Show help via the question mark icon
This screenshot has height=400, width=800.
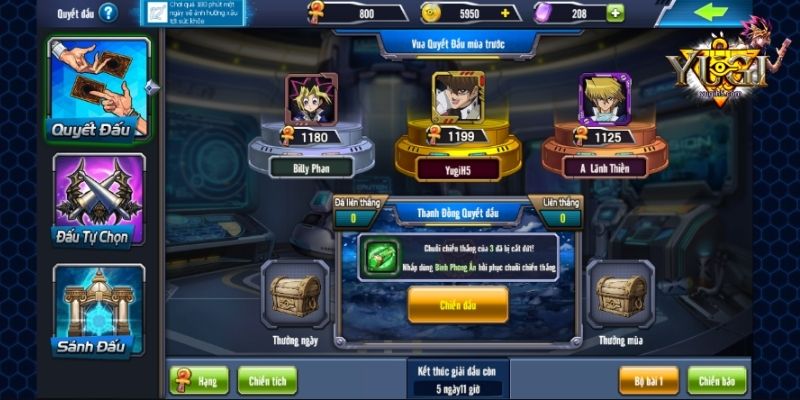[x=108, y=13]
